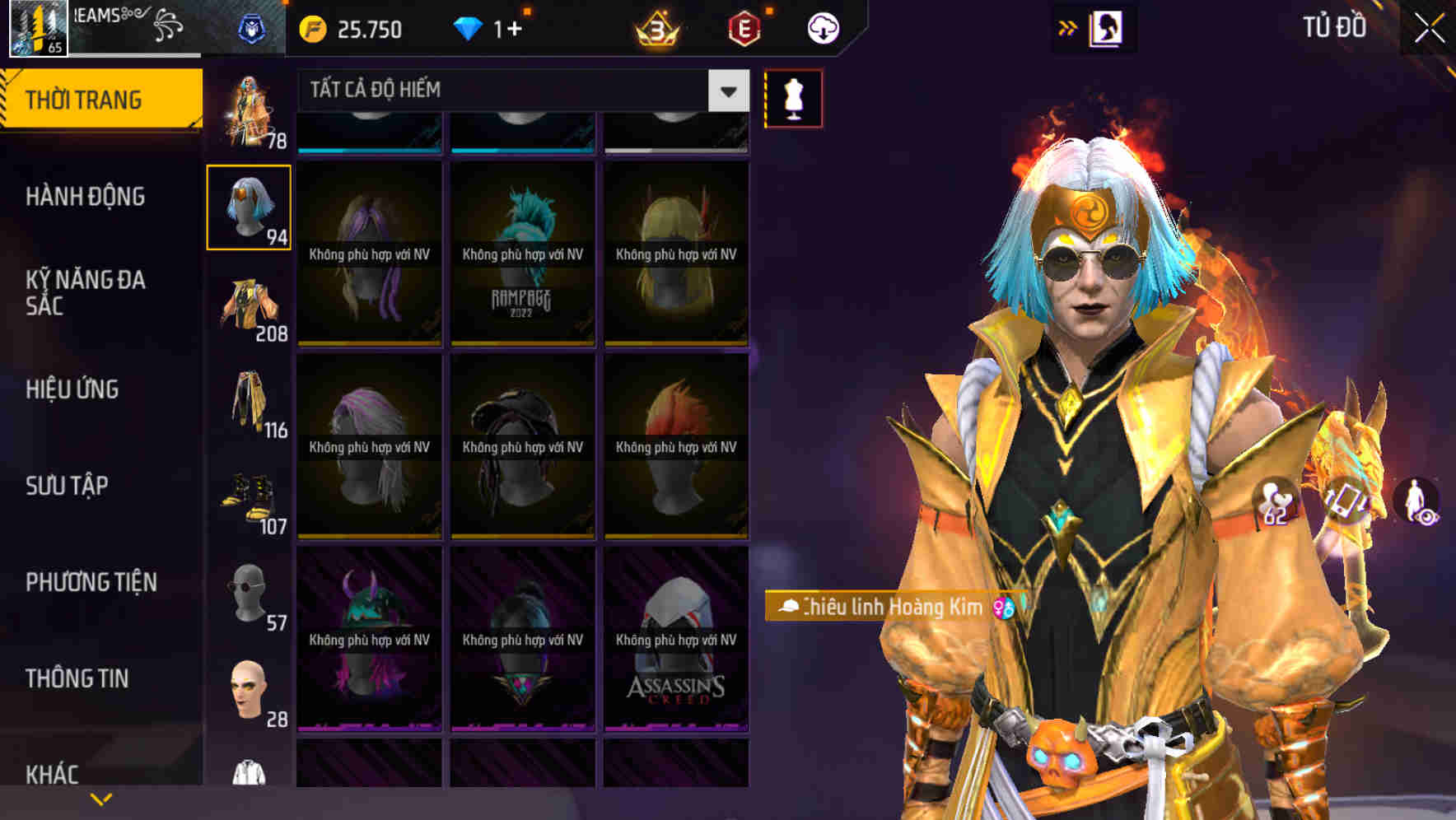1456x820 pixels.
Task: Open the rank crown icon showing 3
Action: point(656,27)
